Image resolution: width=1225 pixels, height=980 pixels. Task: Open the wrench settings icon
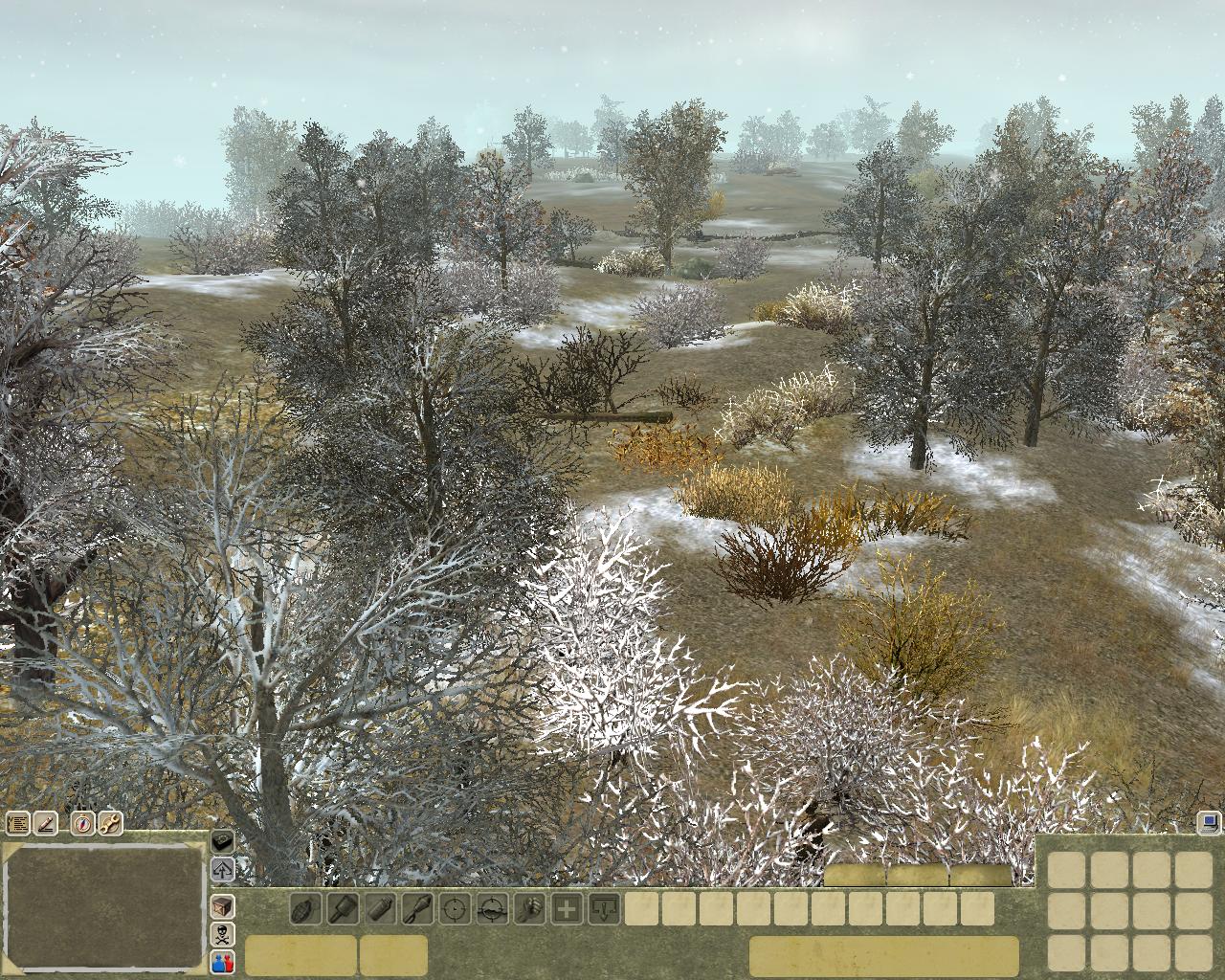coord(110,823)
